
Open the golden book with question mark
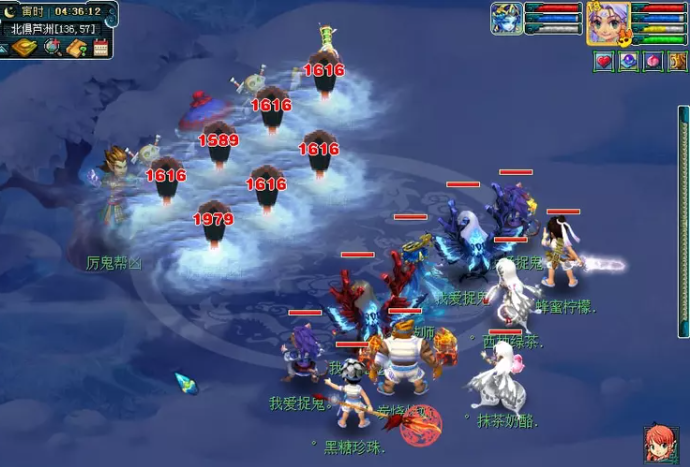[77, 47]
